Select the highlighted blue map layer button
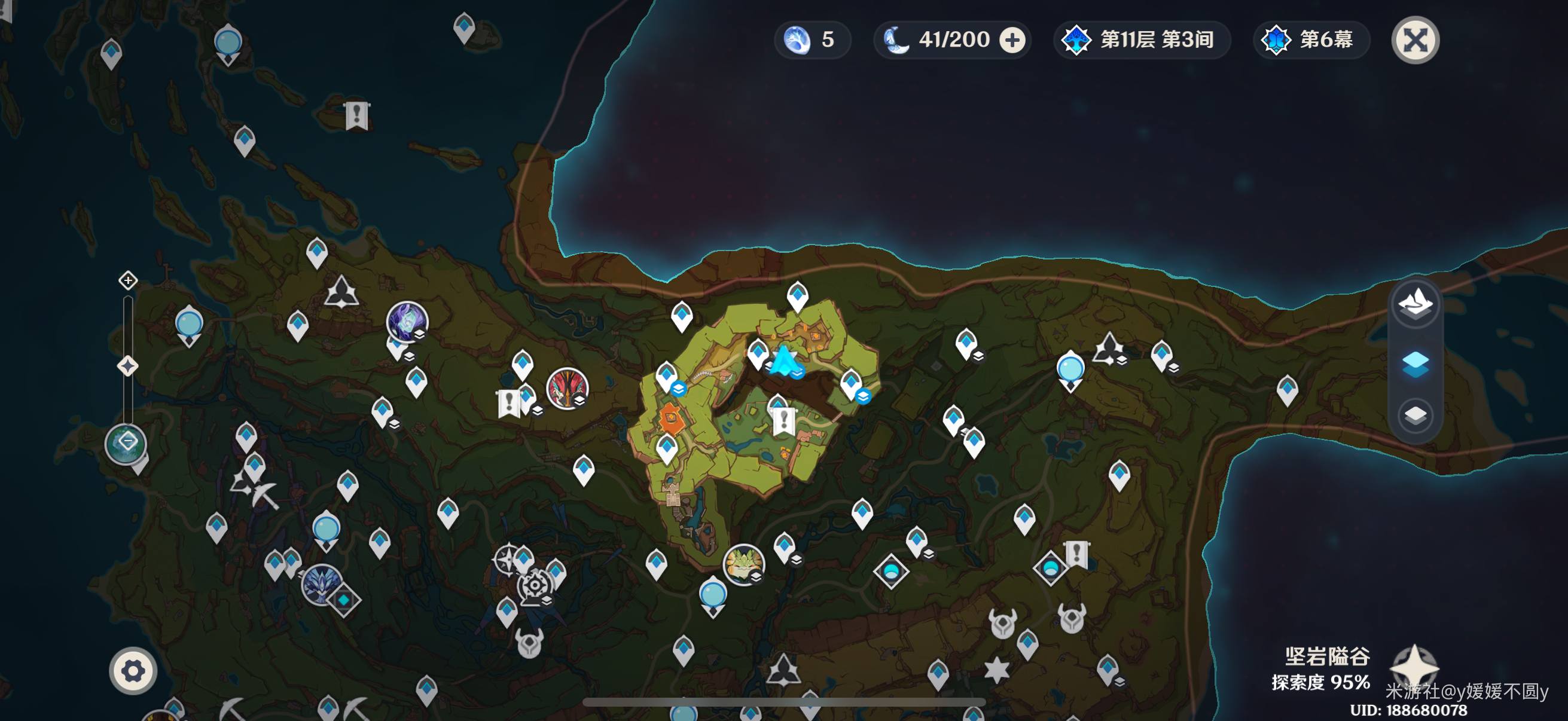This screenshot has width=1568, height=721. pos(1415,363)
